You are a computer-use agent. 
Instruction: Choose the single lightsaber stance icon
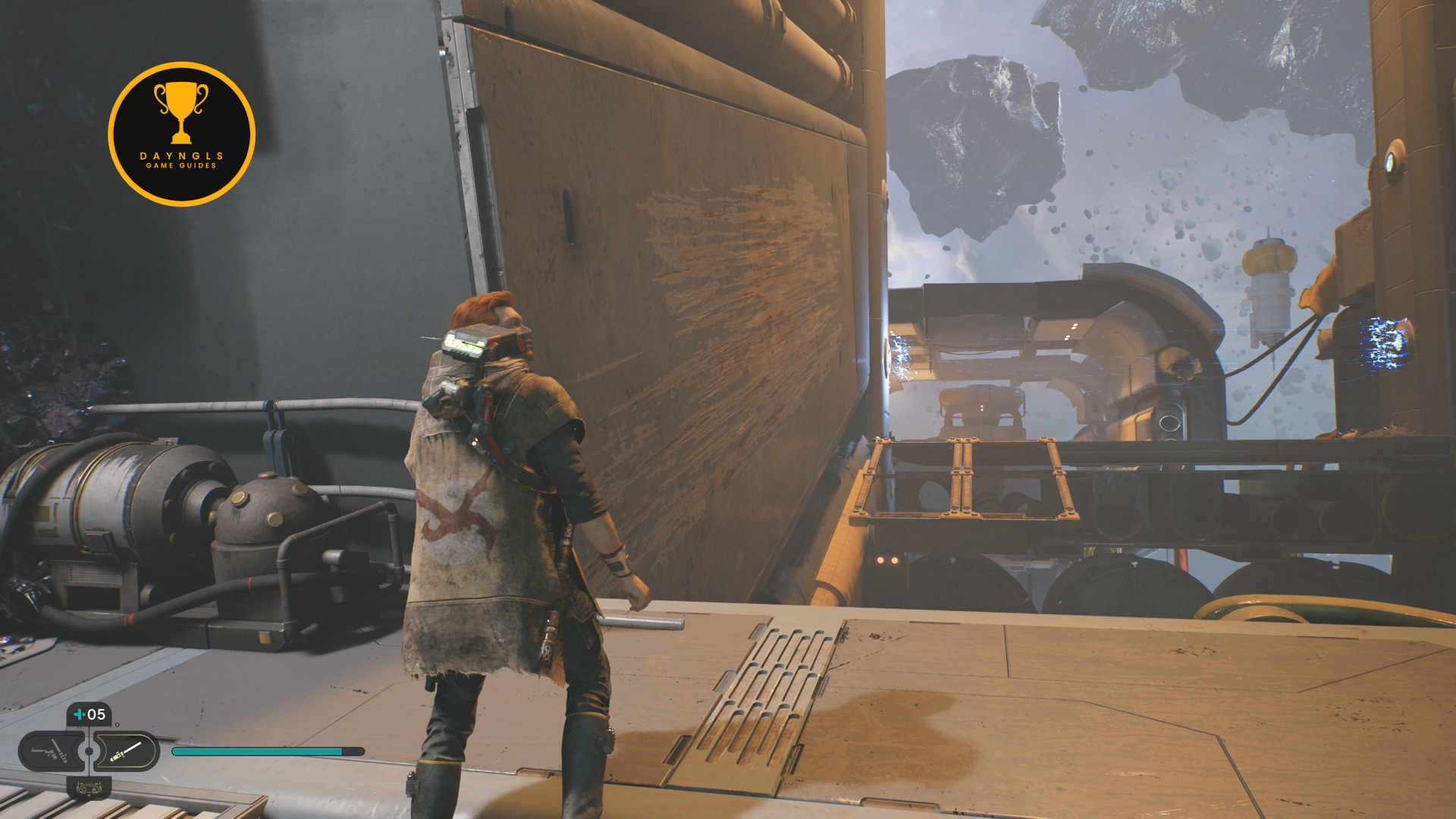126,752
